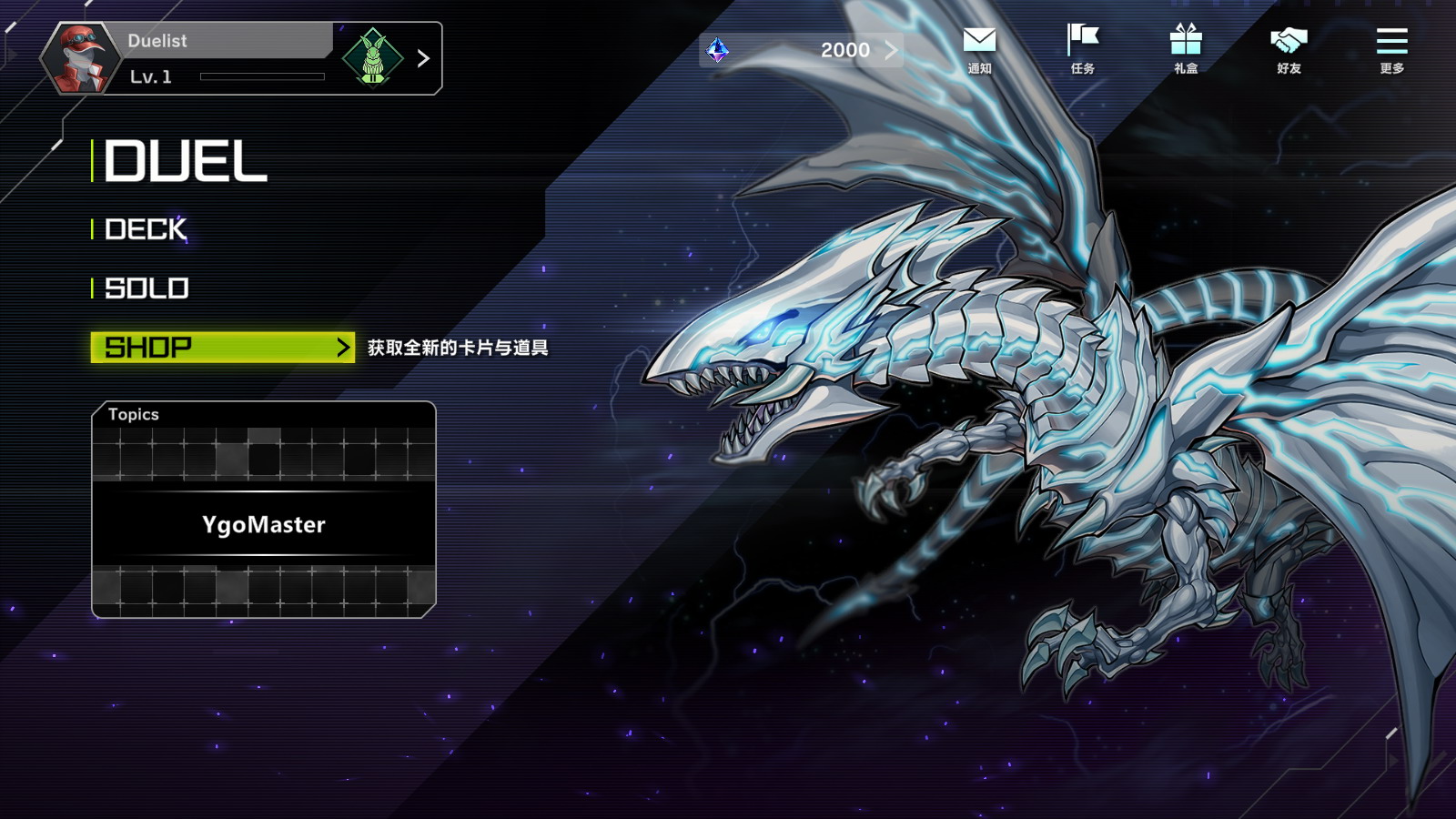Show the friends list handshake icon
The width and height of the screenshot is (1456, 819).
pos(1289,49)
